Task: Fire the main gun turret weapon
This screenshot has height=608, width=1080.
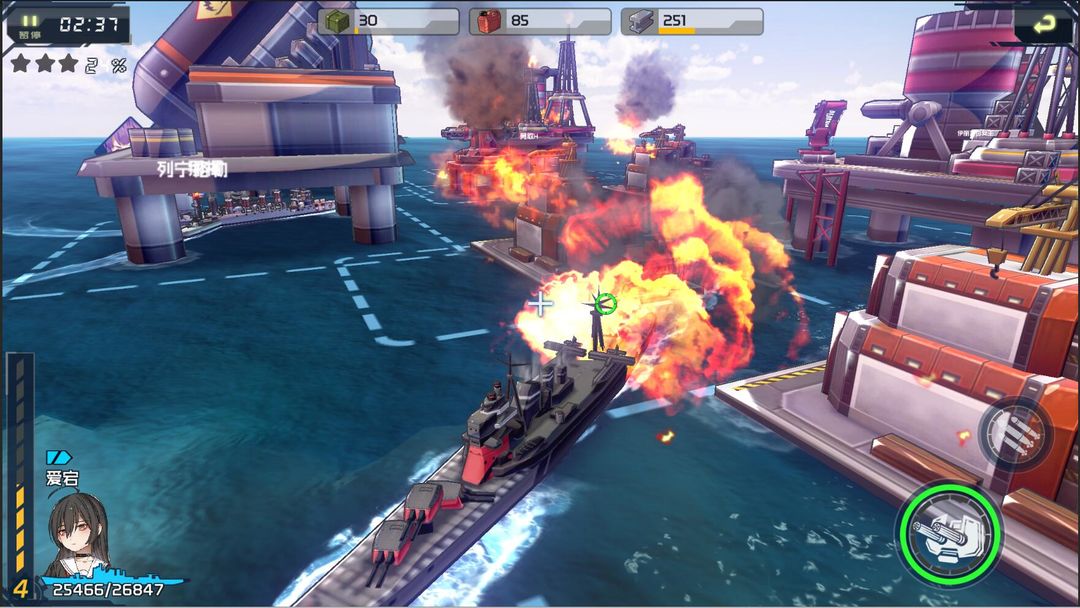Action: (949, 532)
